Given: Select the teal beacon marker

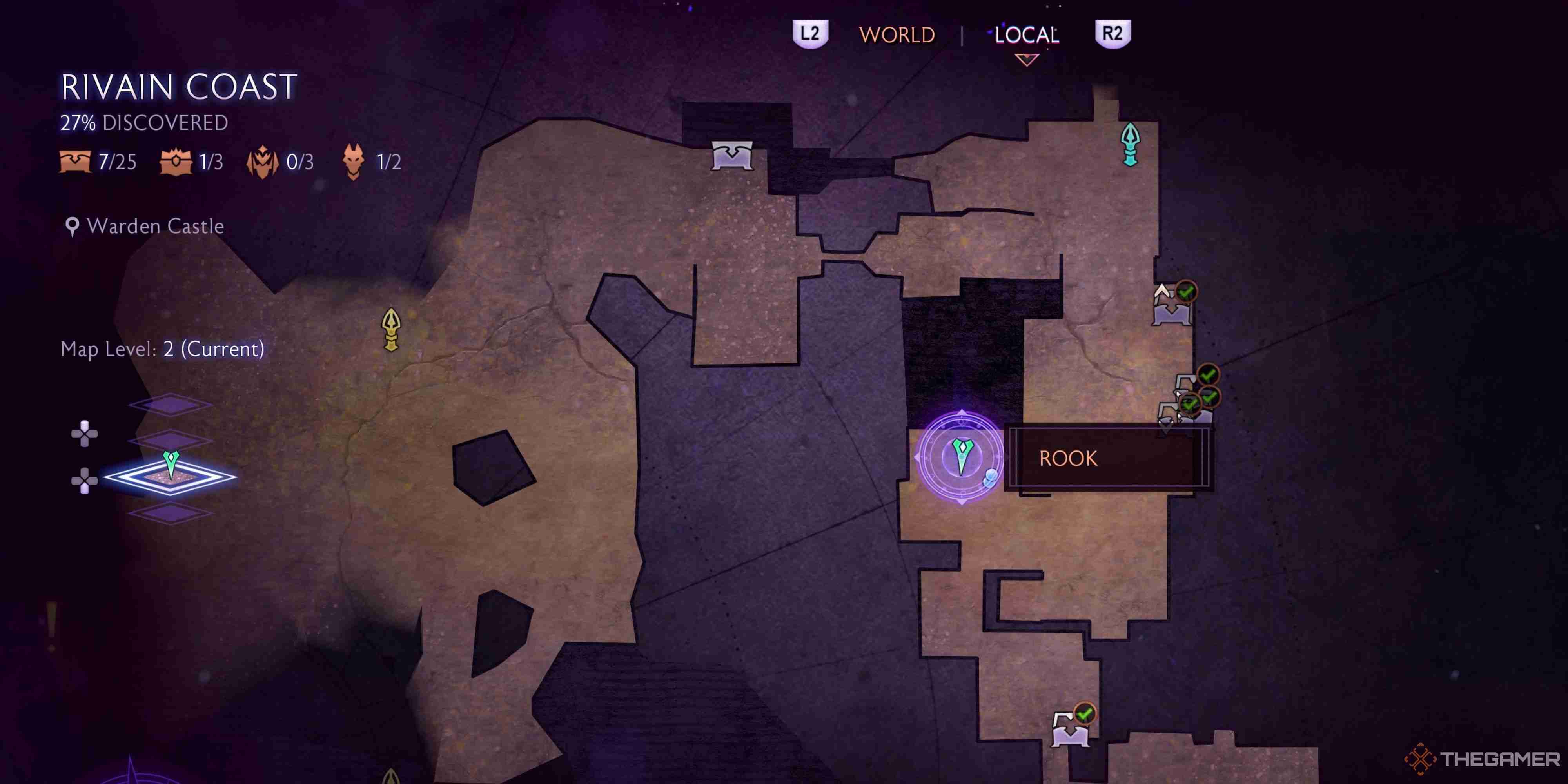Looking at the screenshot, I should 1131,143.
